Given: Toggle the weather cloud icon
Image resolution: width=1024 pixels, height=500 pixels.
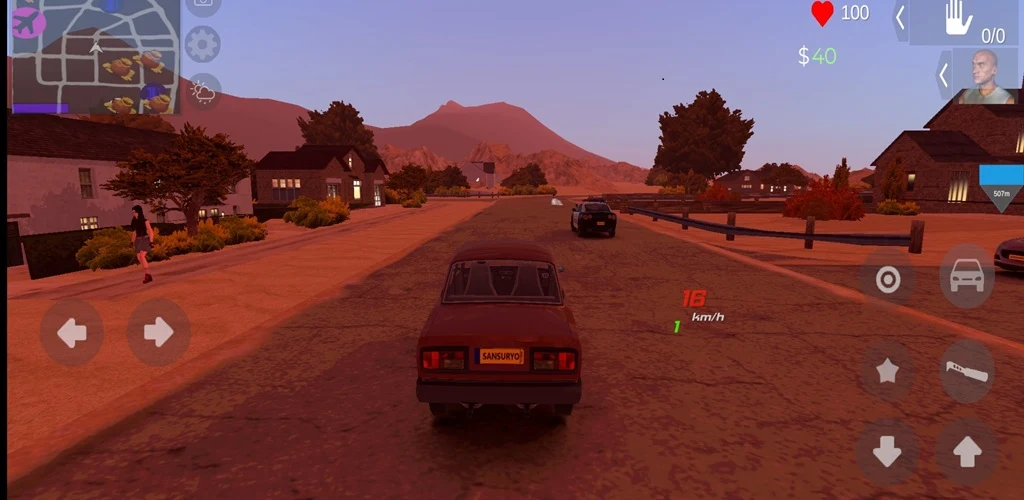Looking at the screenshot, I should click(203, 93).
